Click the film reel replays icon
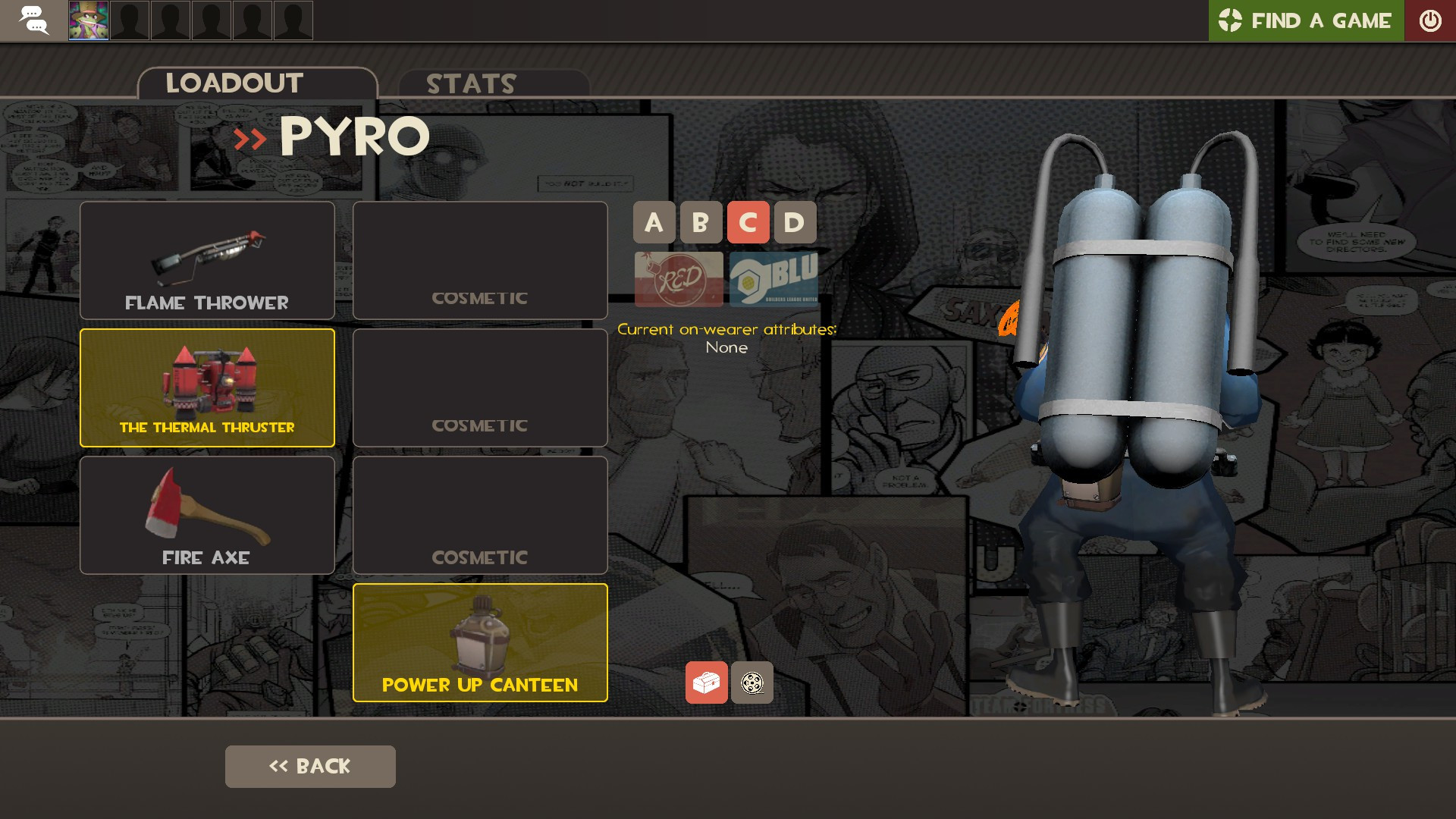The height and width of the screenshot is (819, 1456). click(x=752, y=682)
